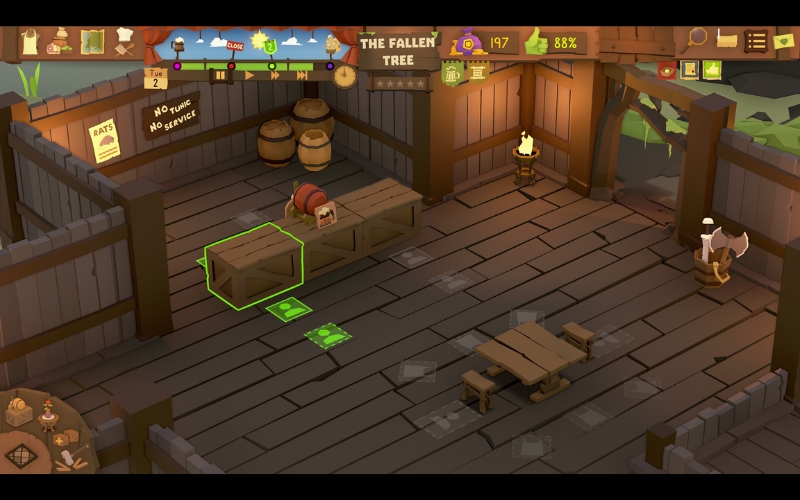Click The Fallen Tree tavern name sign
This screenshot has height=500, width=800.
click(x=398, y=51)
